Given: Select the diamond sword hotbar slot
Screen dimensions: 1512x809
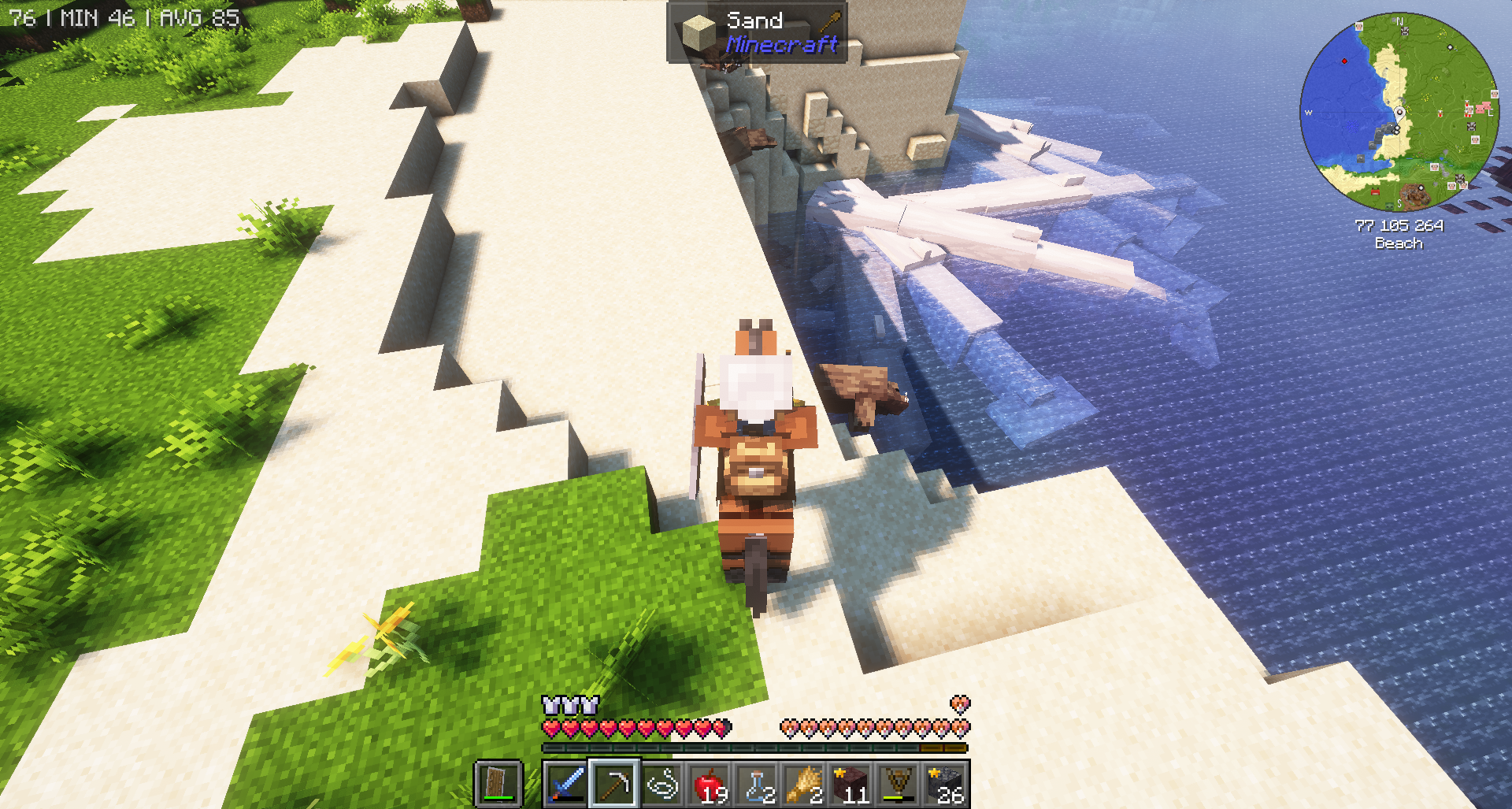Looking at the screenshot, I should pos(566,784).
